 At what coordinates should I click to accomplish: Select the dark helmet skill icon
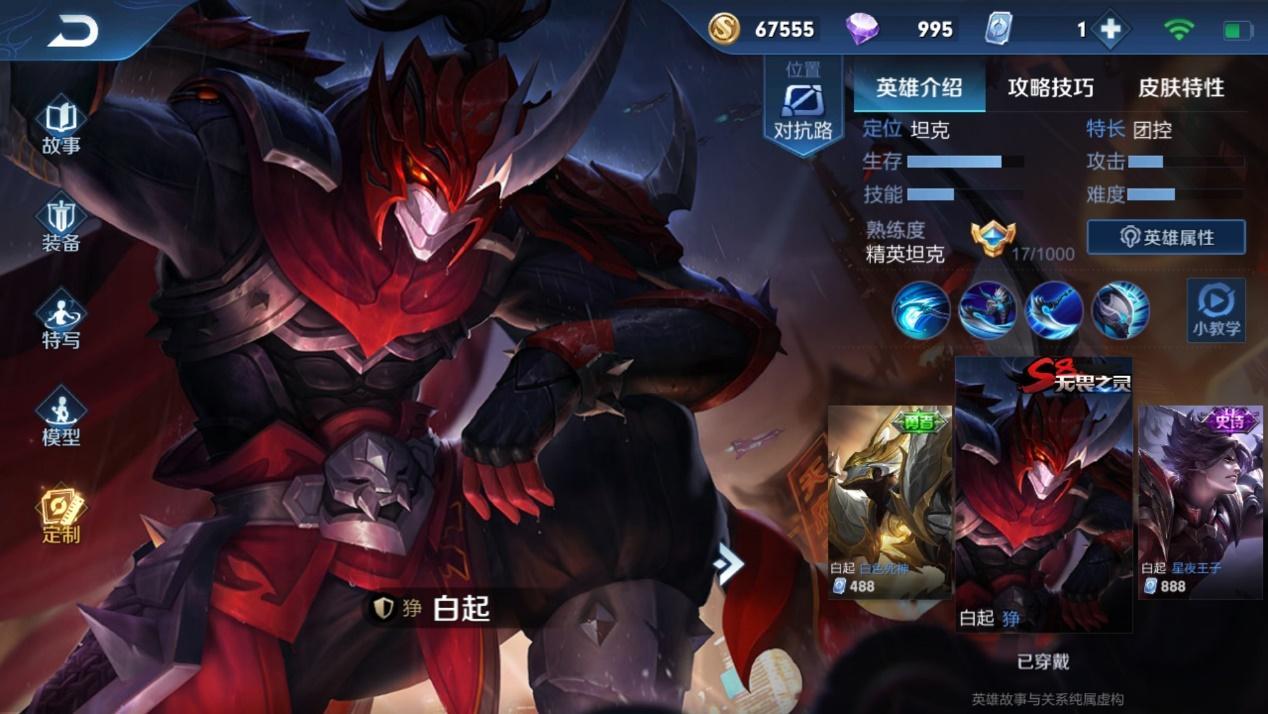1120,310
